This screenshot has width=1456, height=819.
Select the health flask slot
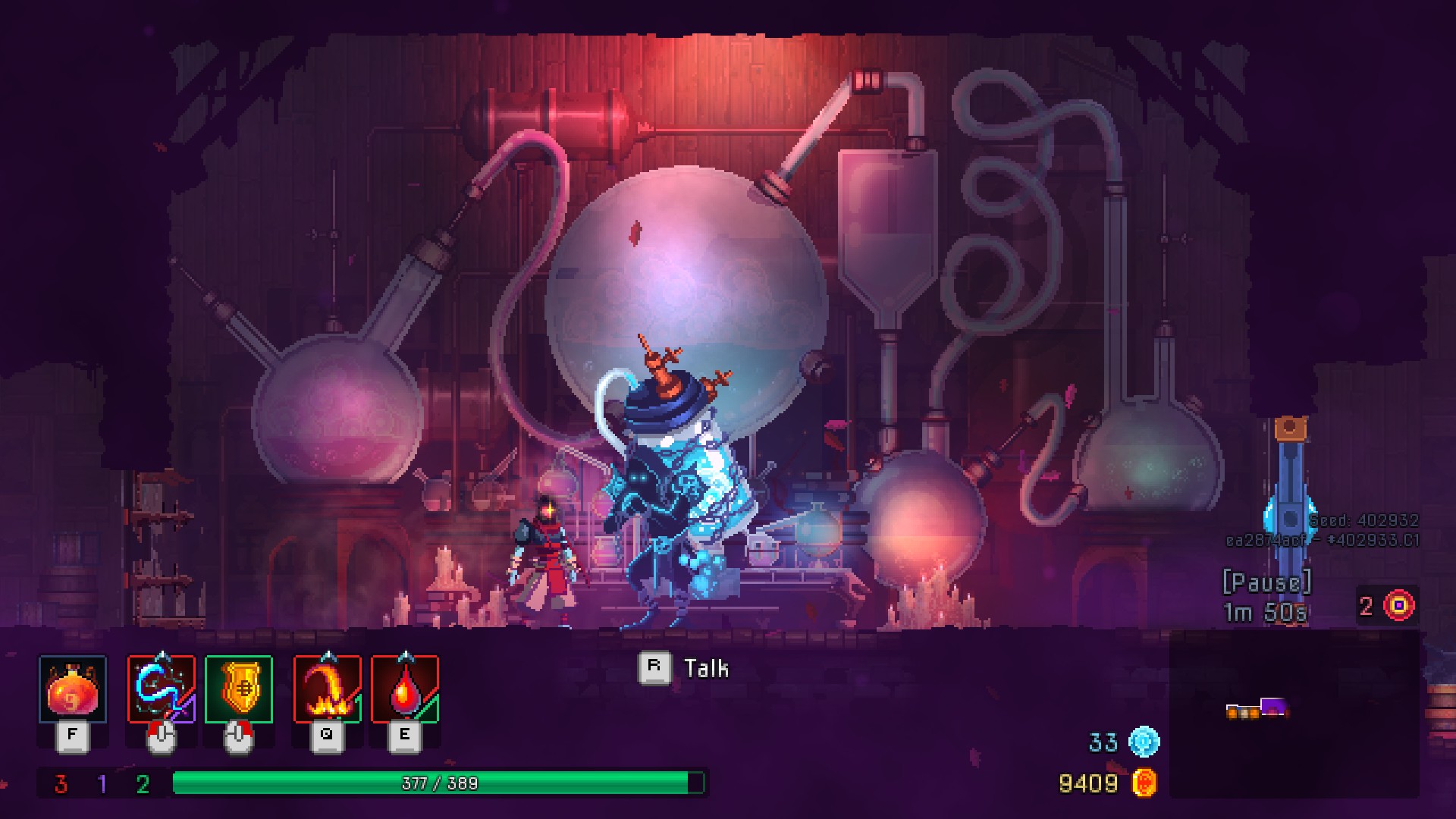coord(72,689)
